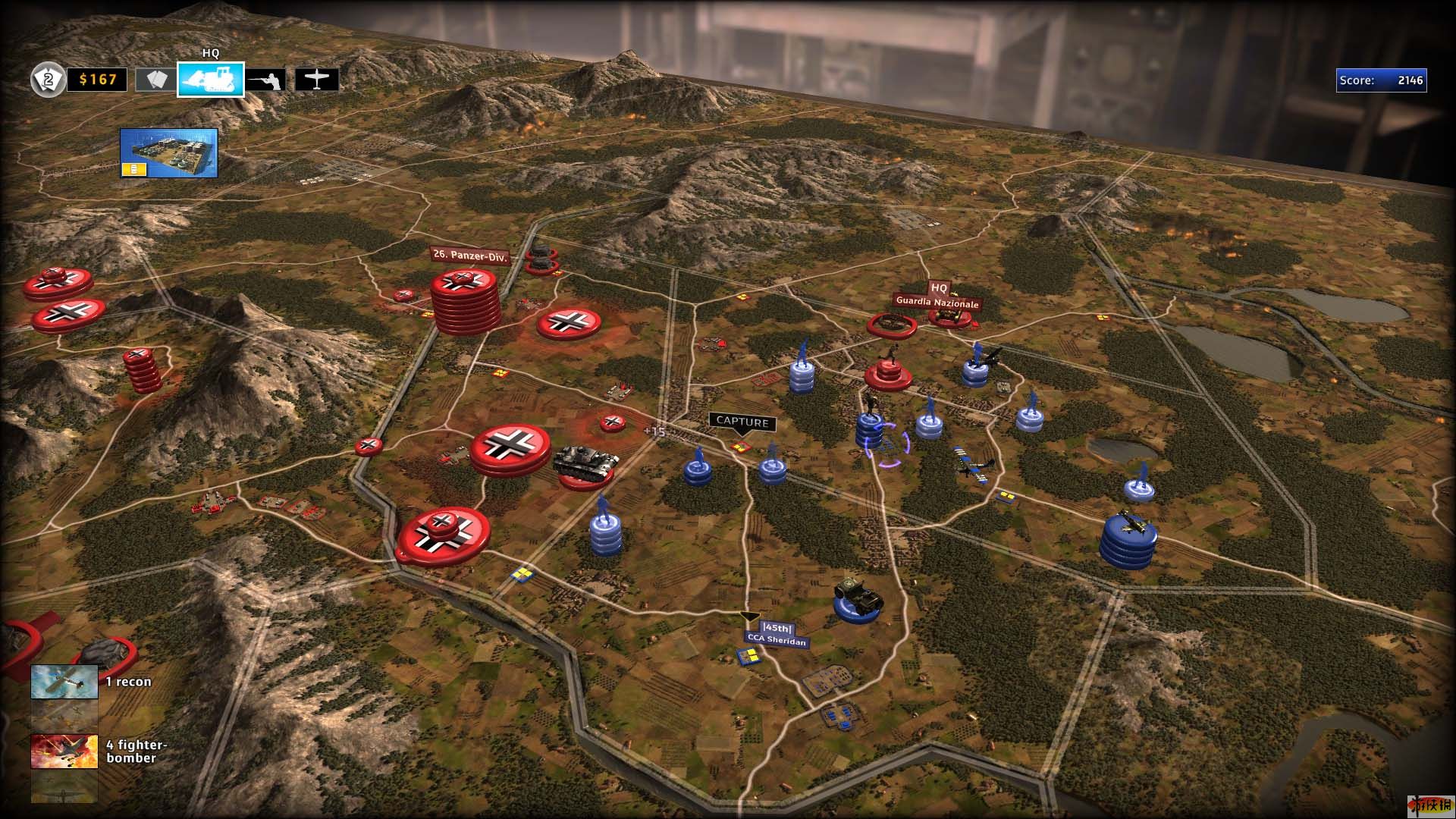Select the HQ bulldozer build tab
The width and height of the screenshot is (1456, 819).
click(x=211, y=80)
